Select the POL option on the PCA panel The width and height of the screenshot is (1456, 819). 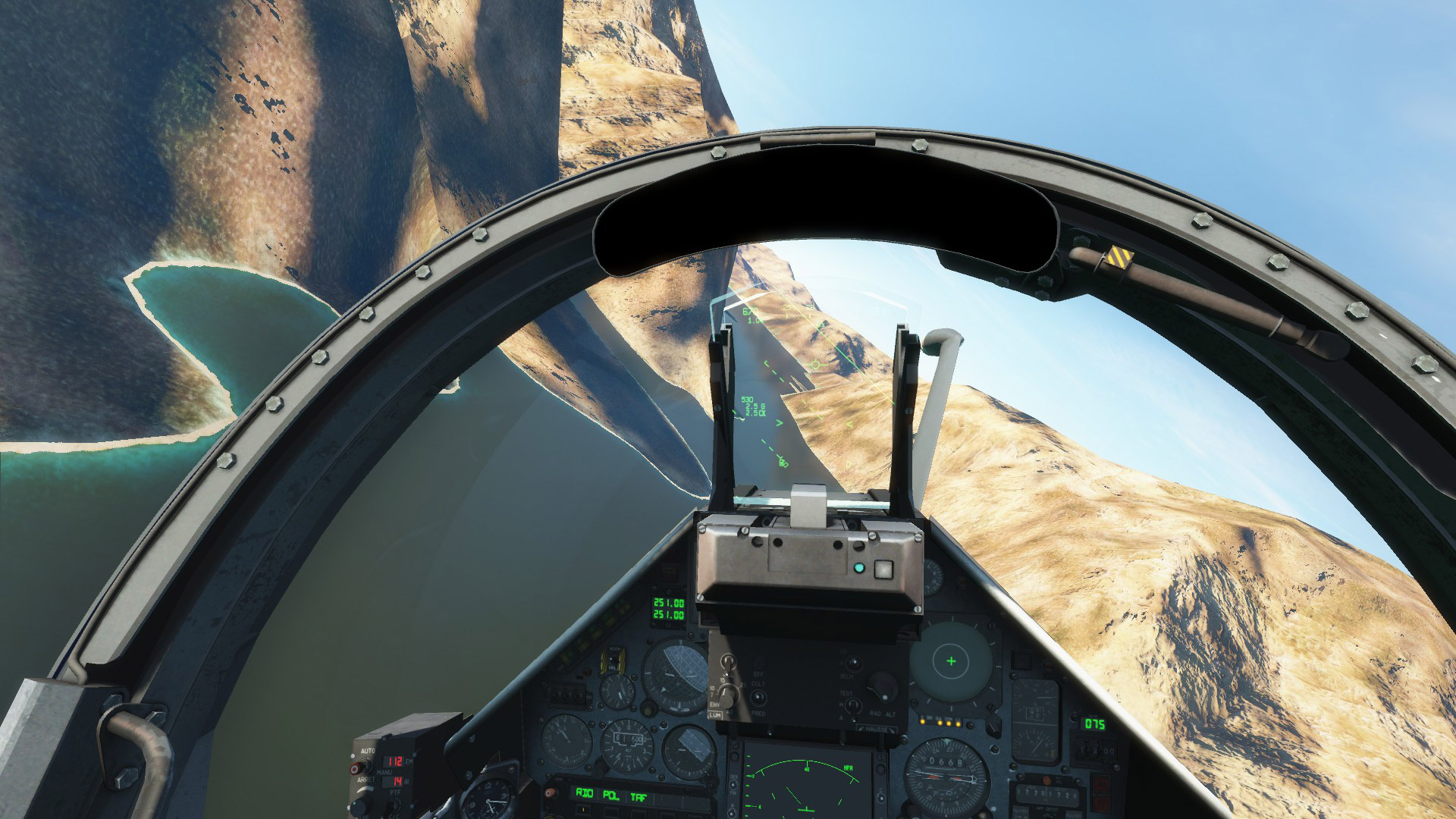[610, 796]
